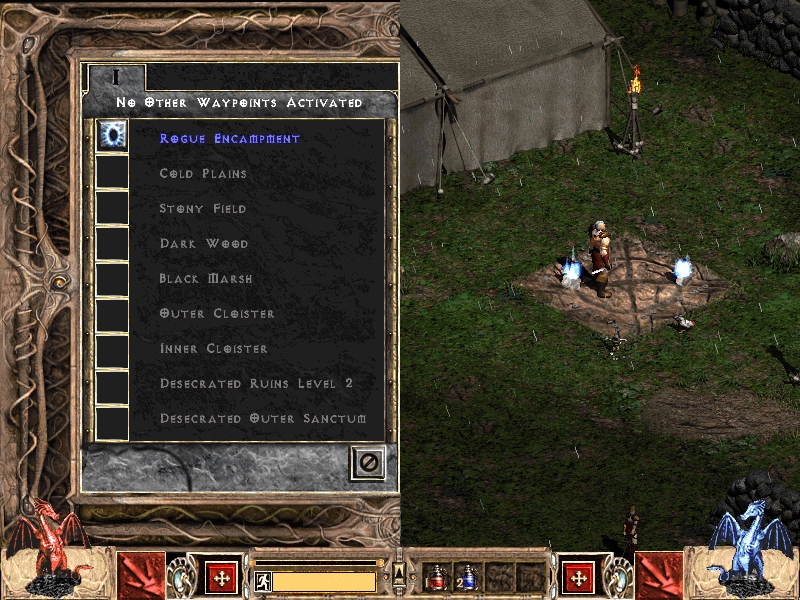Use the red health potion in belt

coord(436,578)
